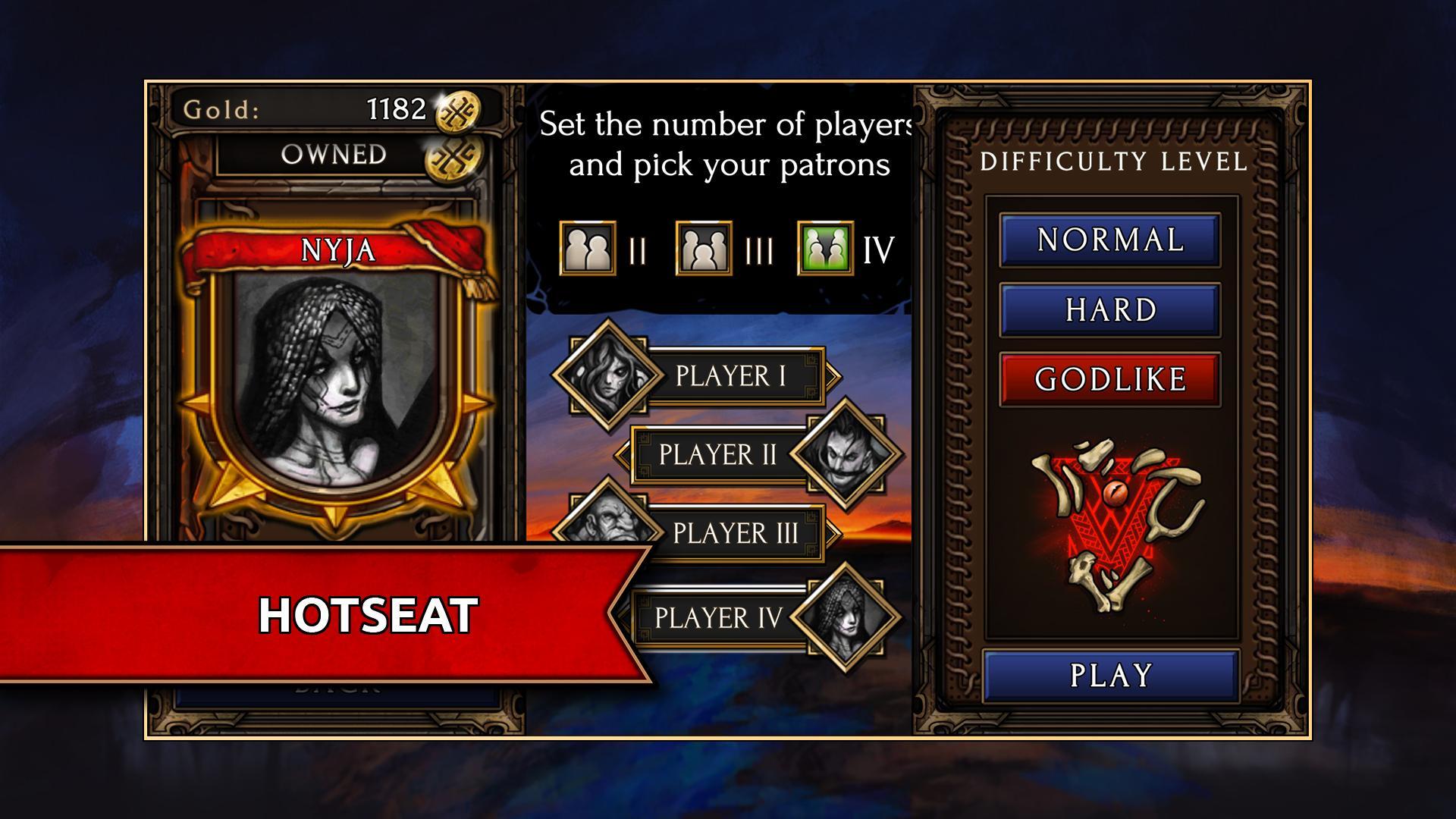Set the game to two players

point(588,249)
